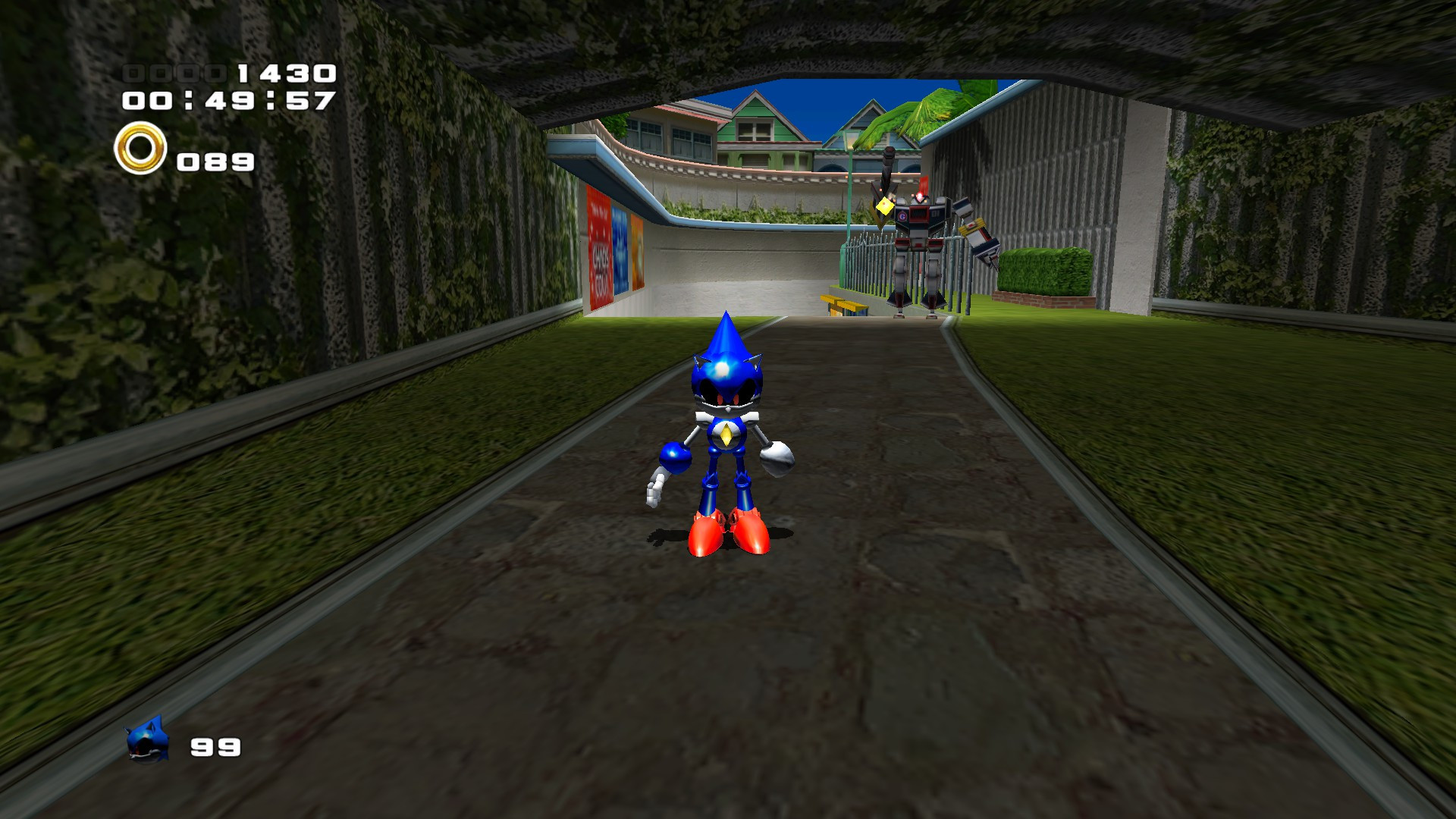Select the yellow bench beside the walkway
The width and height of the screenshot is (1456, 819).
point(840,303)
